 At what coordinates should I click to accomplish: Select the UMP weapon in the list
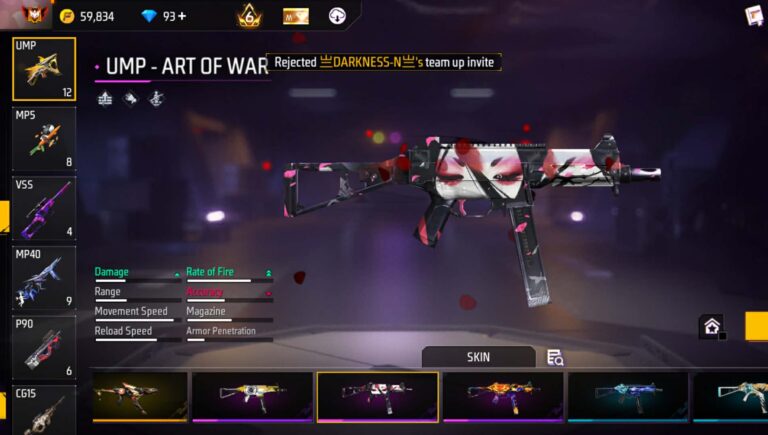point(43,68)
